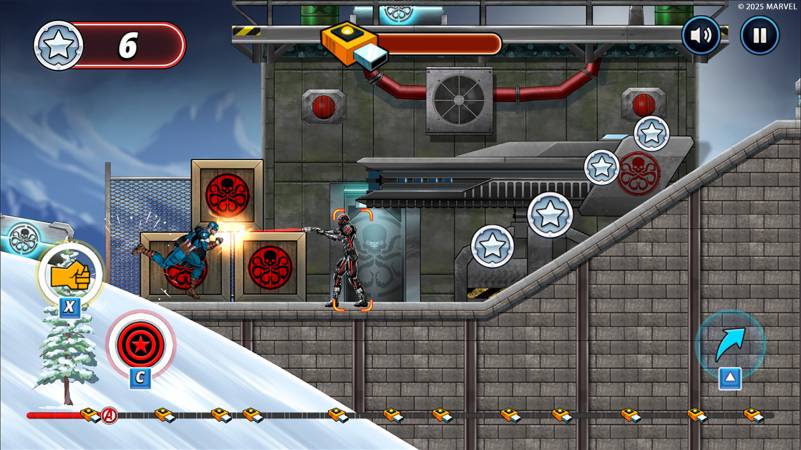Tap the blue arrow jump button

729,343
